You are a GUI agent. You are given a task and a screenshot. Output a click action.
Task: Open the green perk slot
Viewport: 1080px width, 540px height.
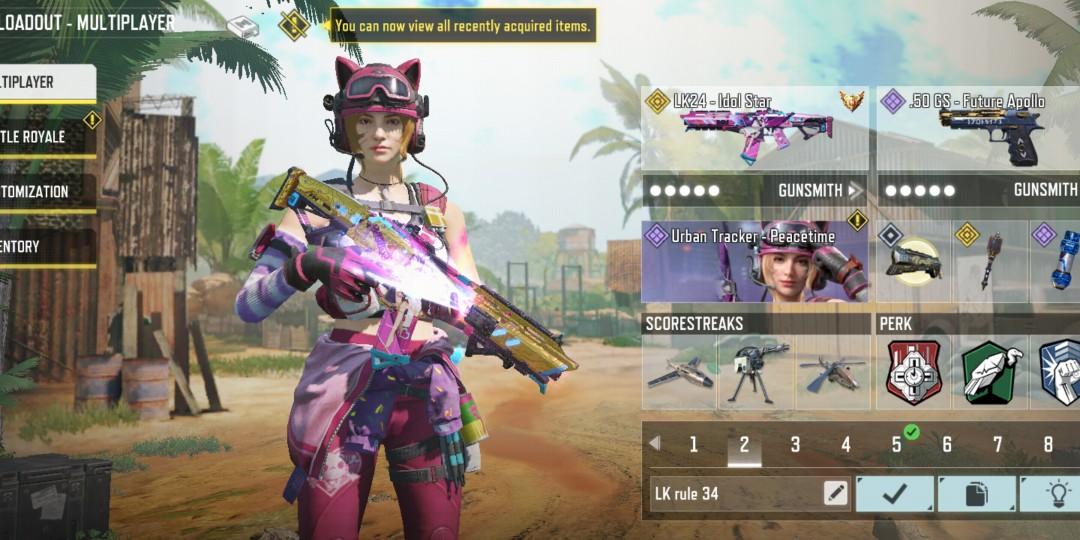click(991, 372)
